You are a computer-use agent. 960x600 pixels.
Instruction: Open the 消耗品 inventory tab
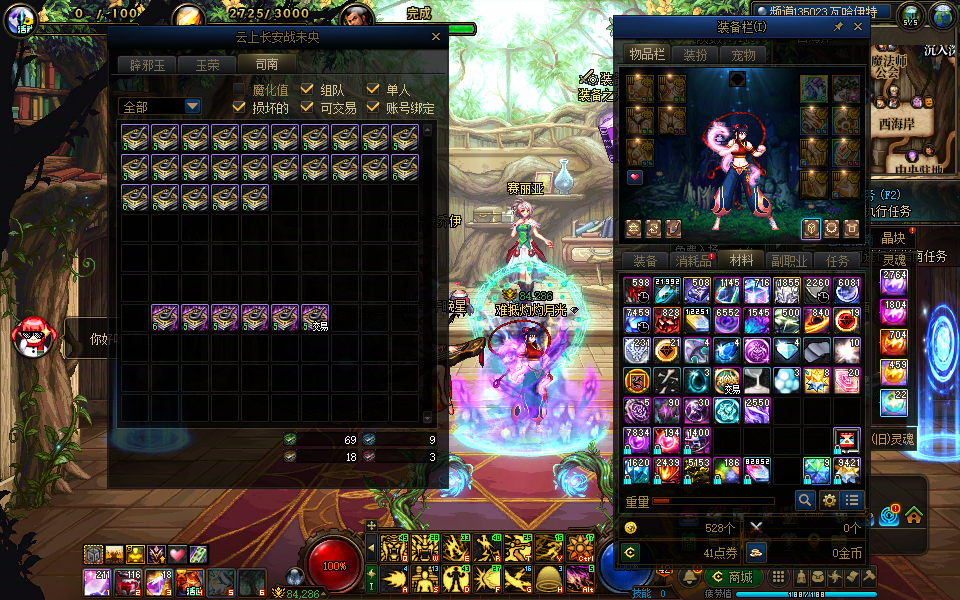tap(693, 260)
